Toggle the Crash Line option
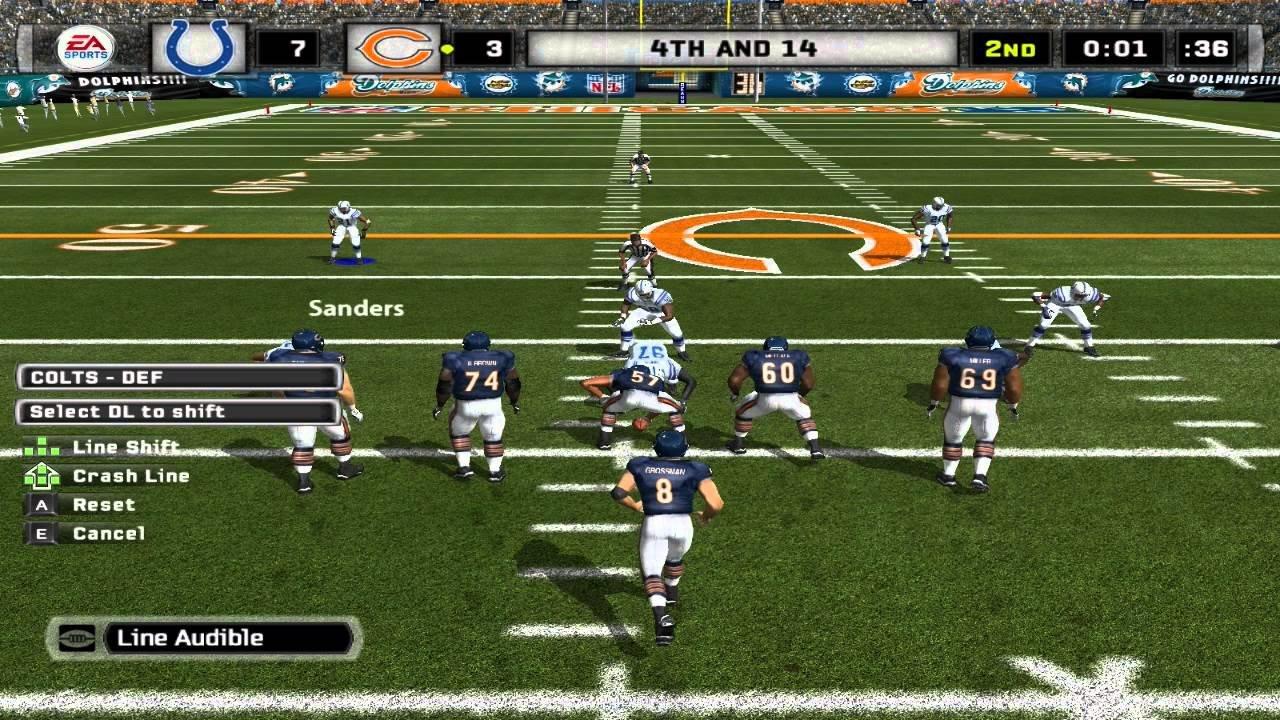 [x=131, y=476]
